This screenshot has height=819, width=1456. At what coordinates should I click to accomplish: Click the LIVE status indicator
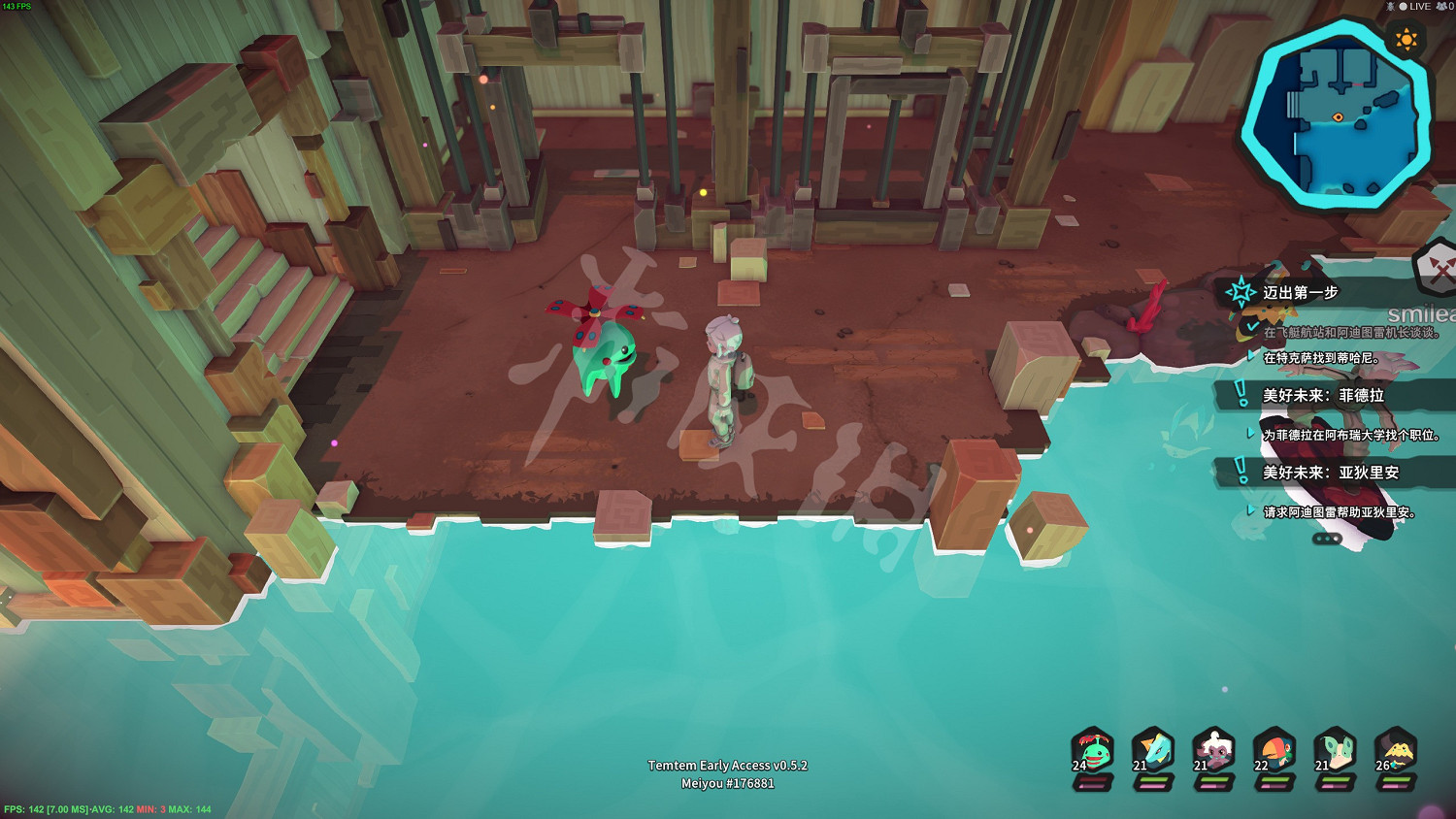click(x=1414, y=8)
